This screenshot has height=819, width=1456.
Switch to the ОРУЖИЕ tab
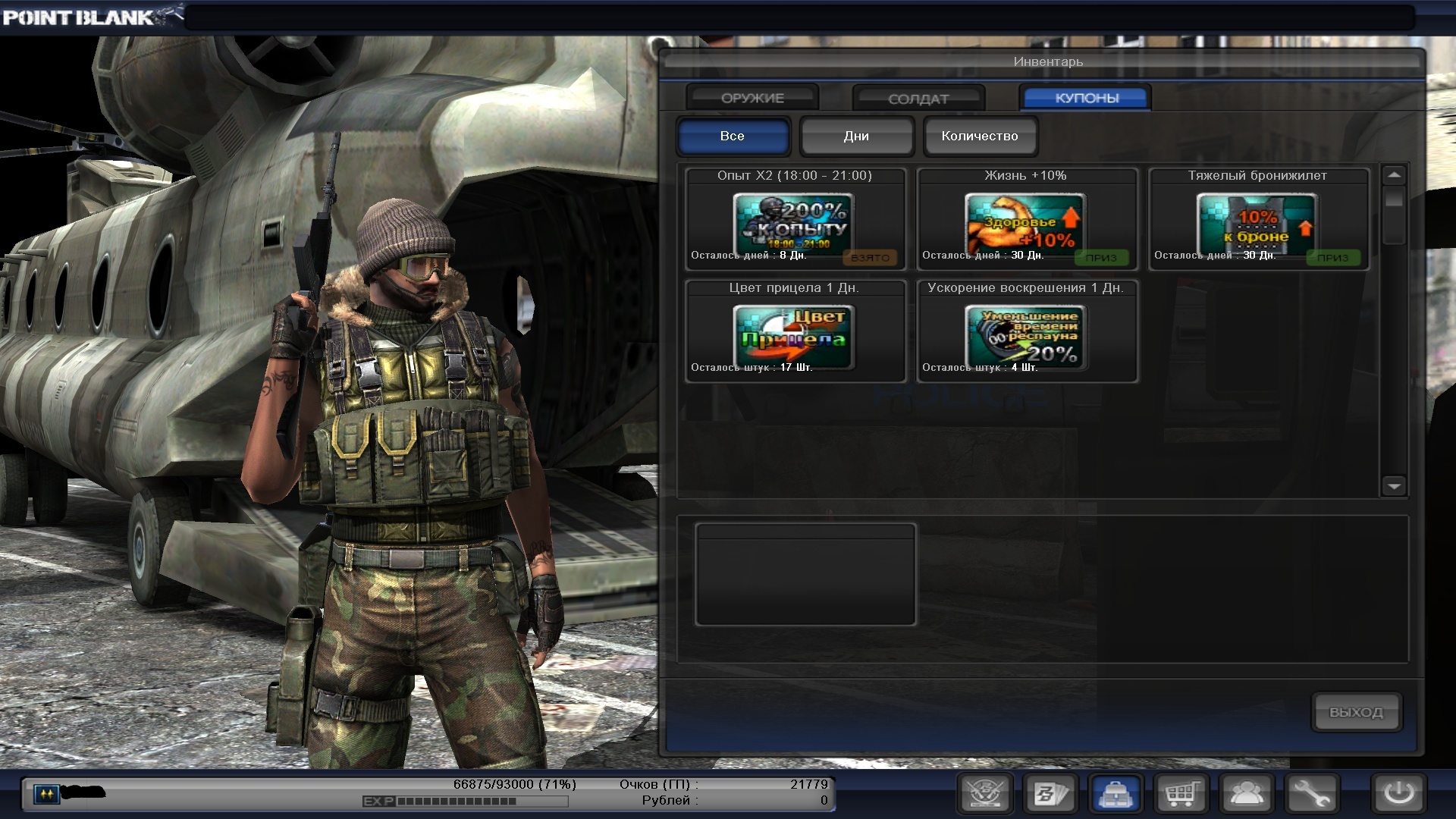[x=752, y=98]
